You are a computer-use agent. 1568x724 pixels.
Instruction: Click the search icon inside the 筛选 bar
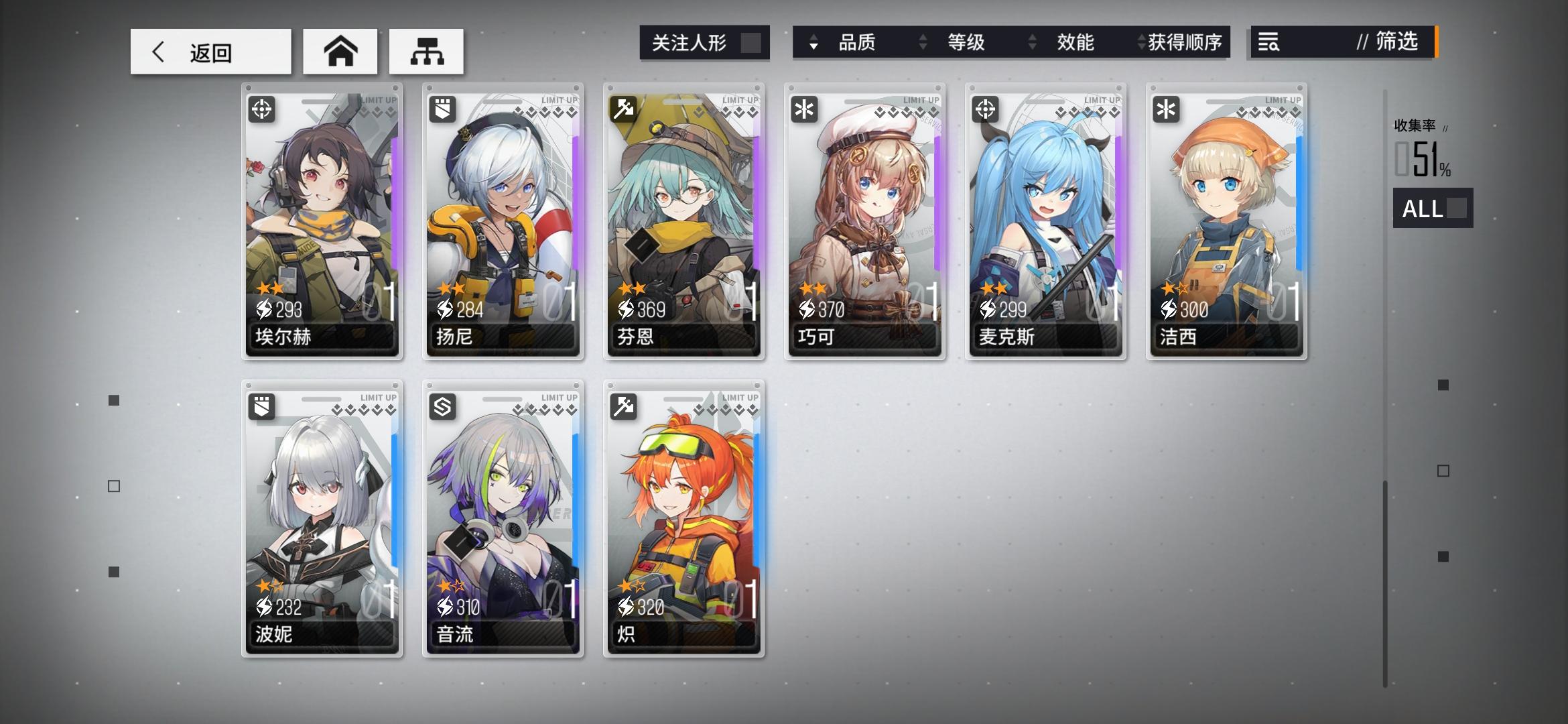[x=1268, y=43]
